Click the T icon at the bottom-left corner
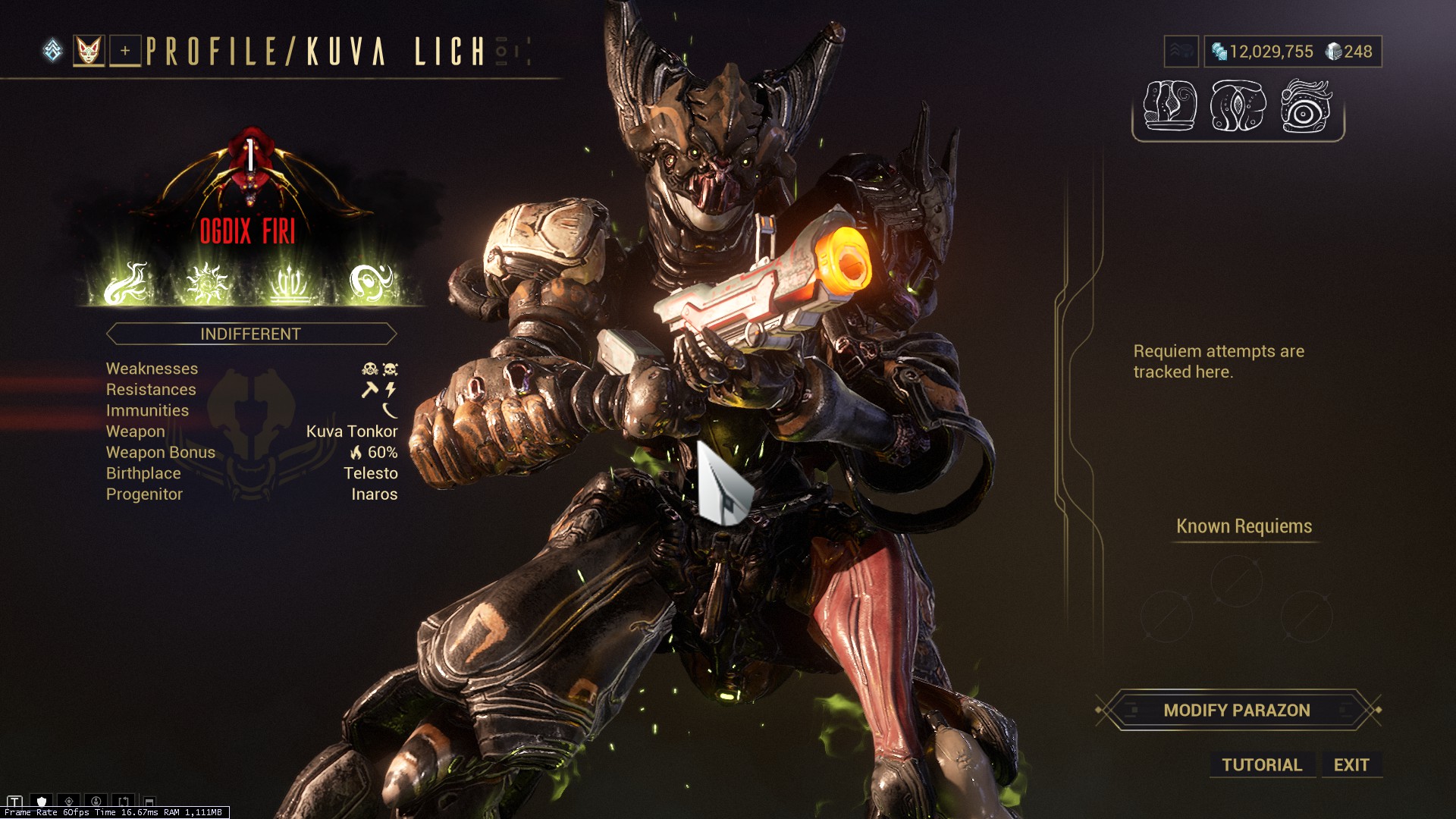Screen dimensions: 1456x819 point(14,801)
